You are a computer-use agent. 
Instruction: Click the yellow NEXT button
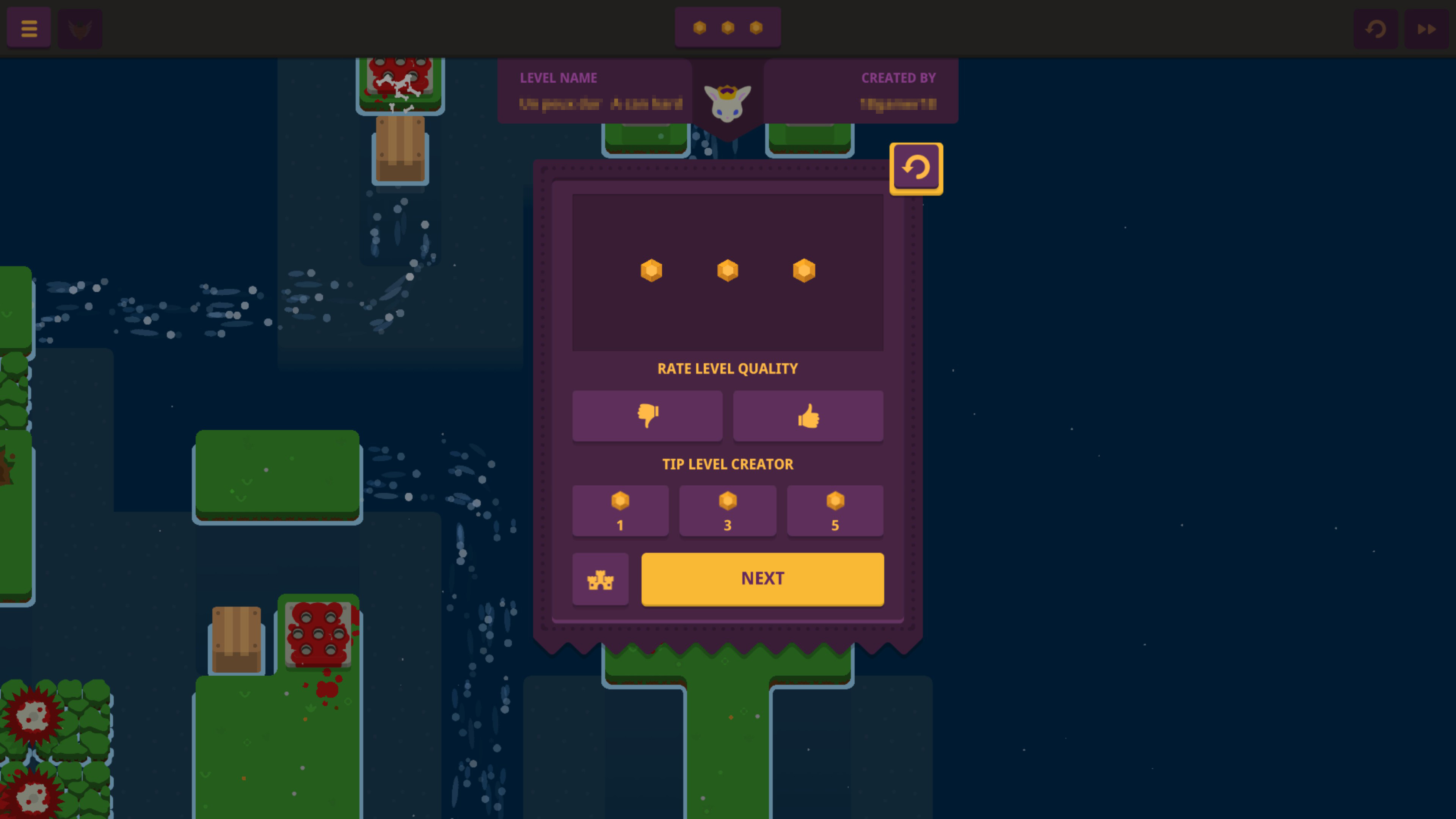762,579
